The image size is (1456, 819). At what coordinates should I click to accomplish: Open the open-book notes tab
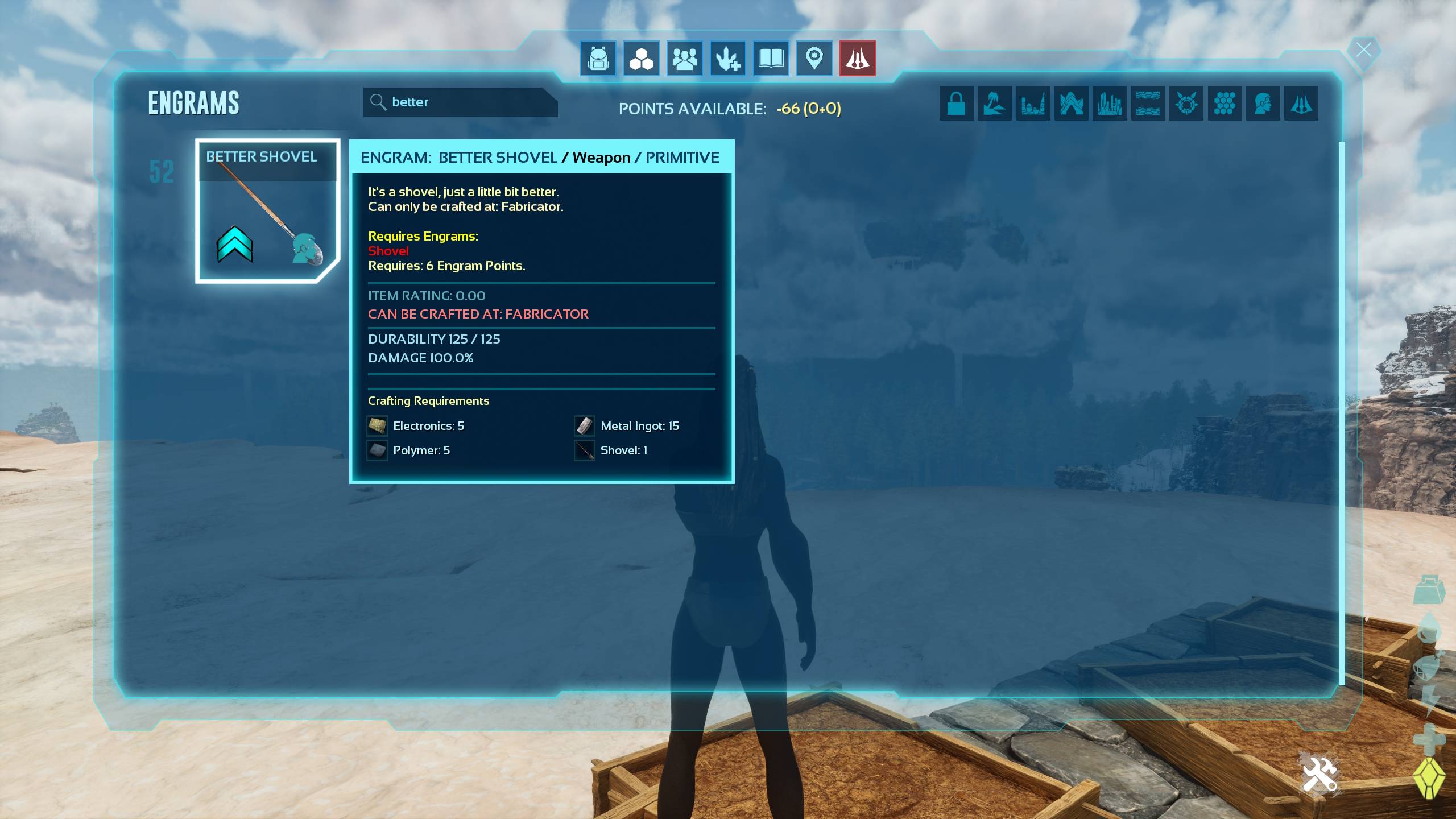tap(771, 58)
